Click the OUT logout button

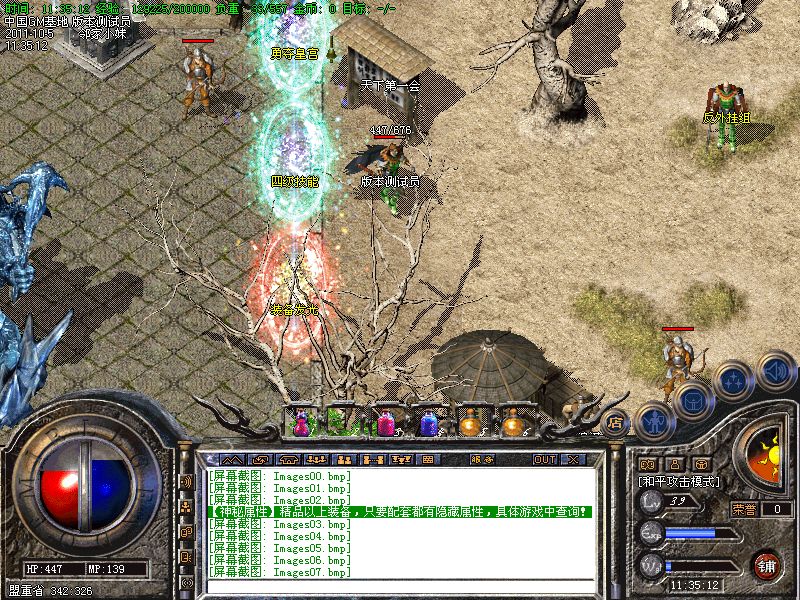[544, 460]
